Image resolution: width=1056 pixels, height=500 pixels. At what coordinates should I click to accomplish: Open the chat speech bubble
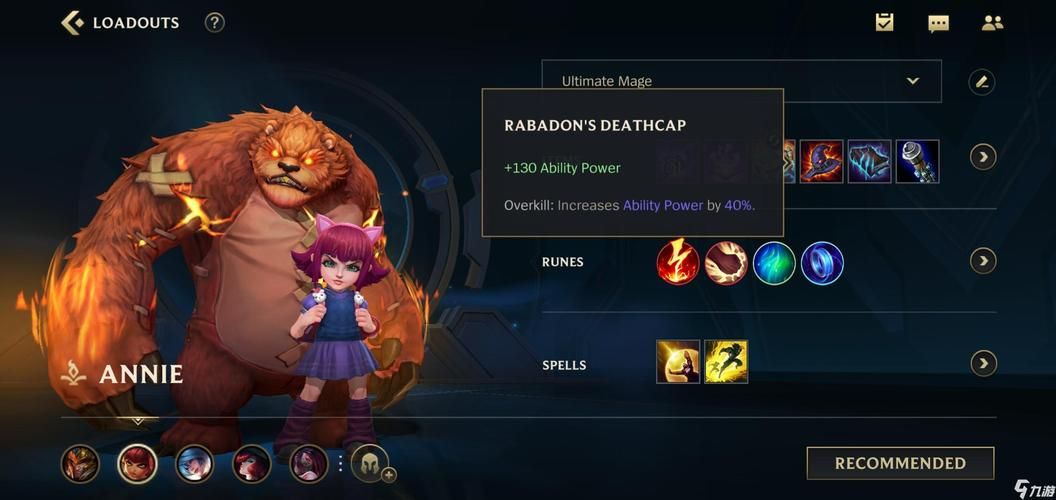click(x=938, y=23)
